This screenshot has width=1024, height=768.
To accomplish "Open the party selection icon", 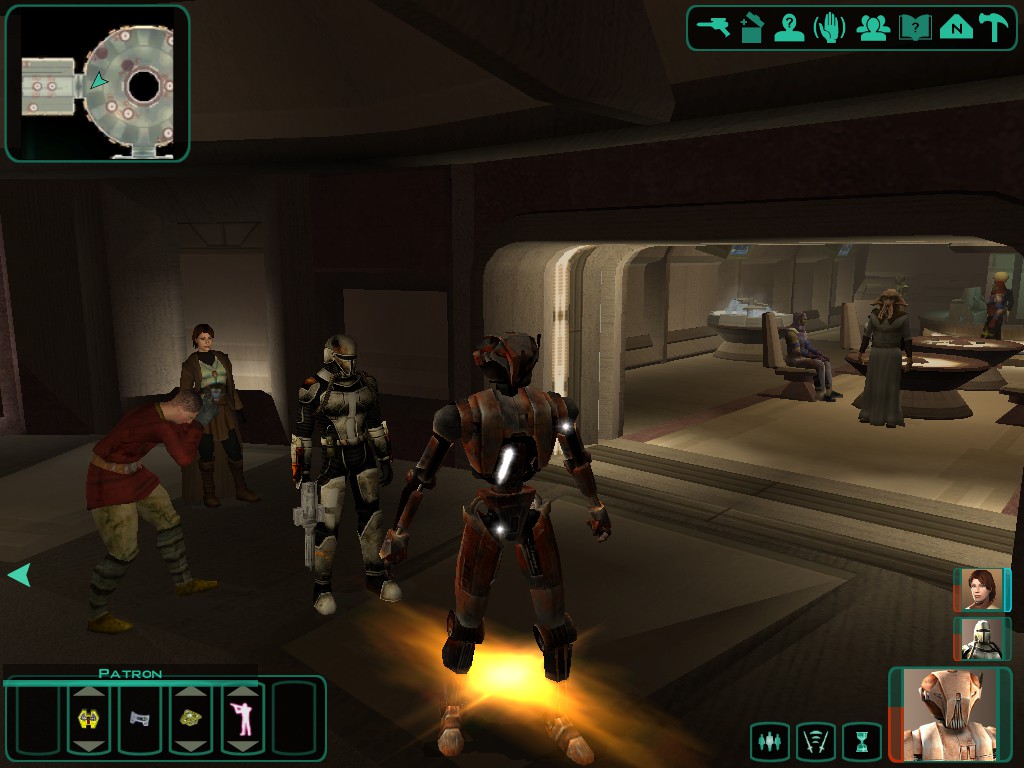I will pyautogui.click(x=873, y=27).
